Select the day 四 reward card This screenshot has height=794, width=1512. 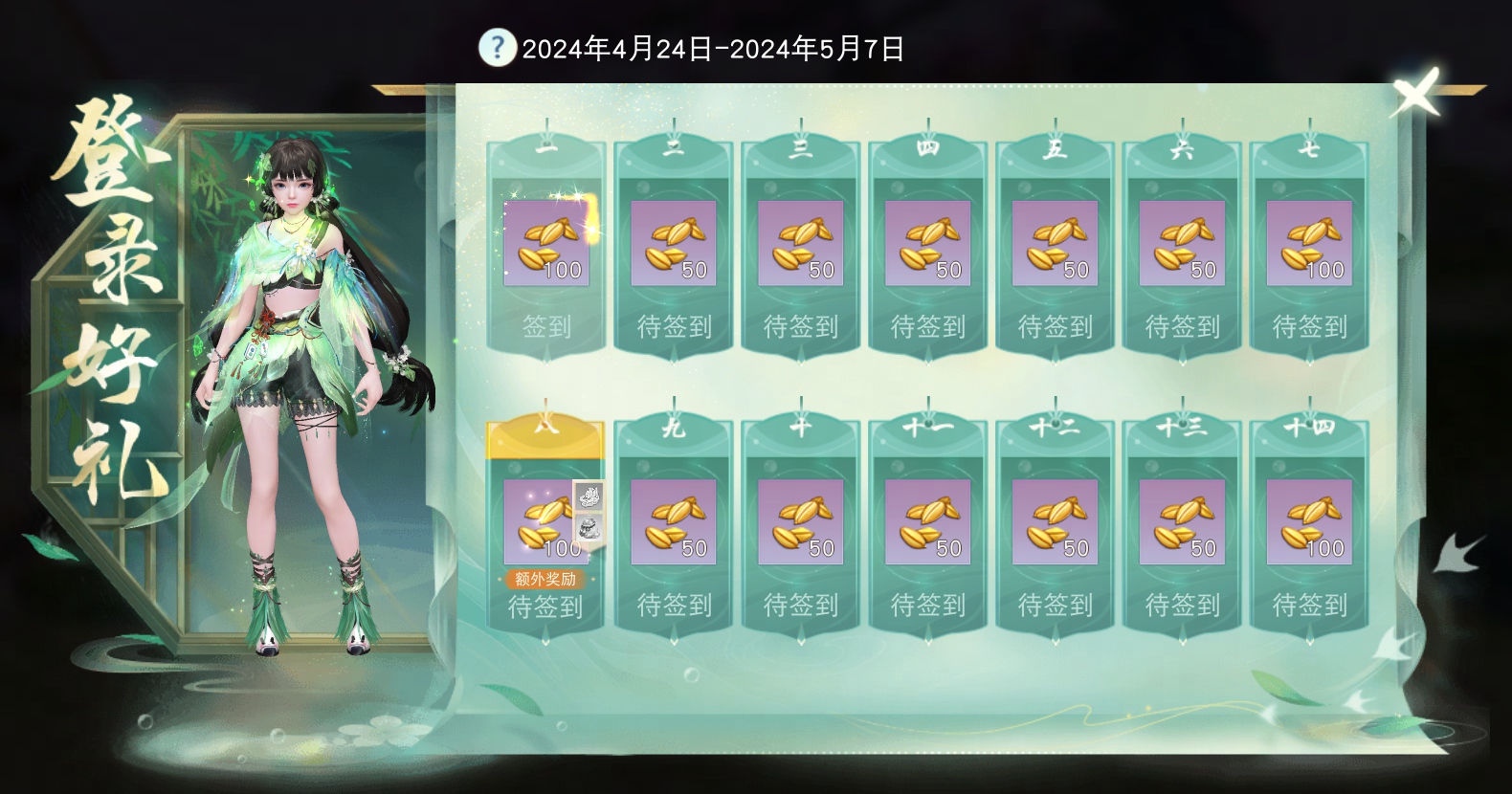click(927, 242)
